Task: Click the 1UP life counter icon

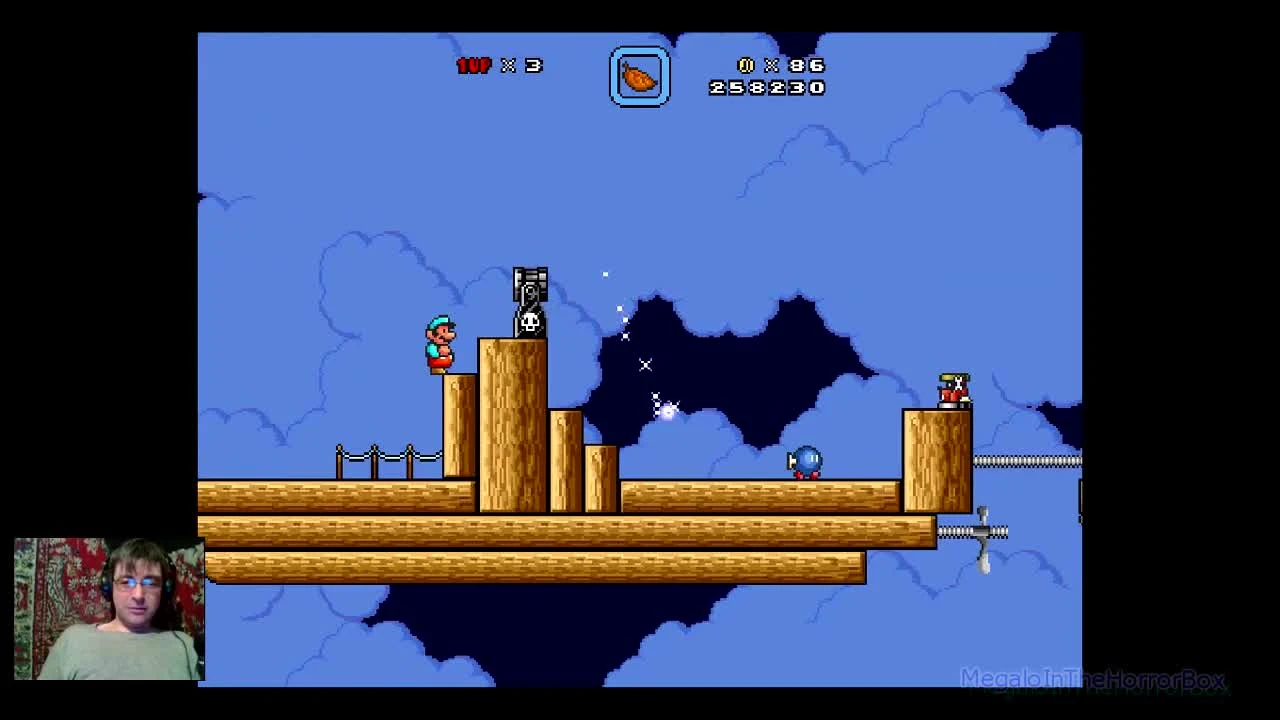Action: coord(473,66)
